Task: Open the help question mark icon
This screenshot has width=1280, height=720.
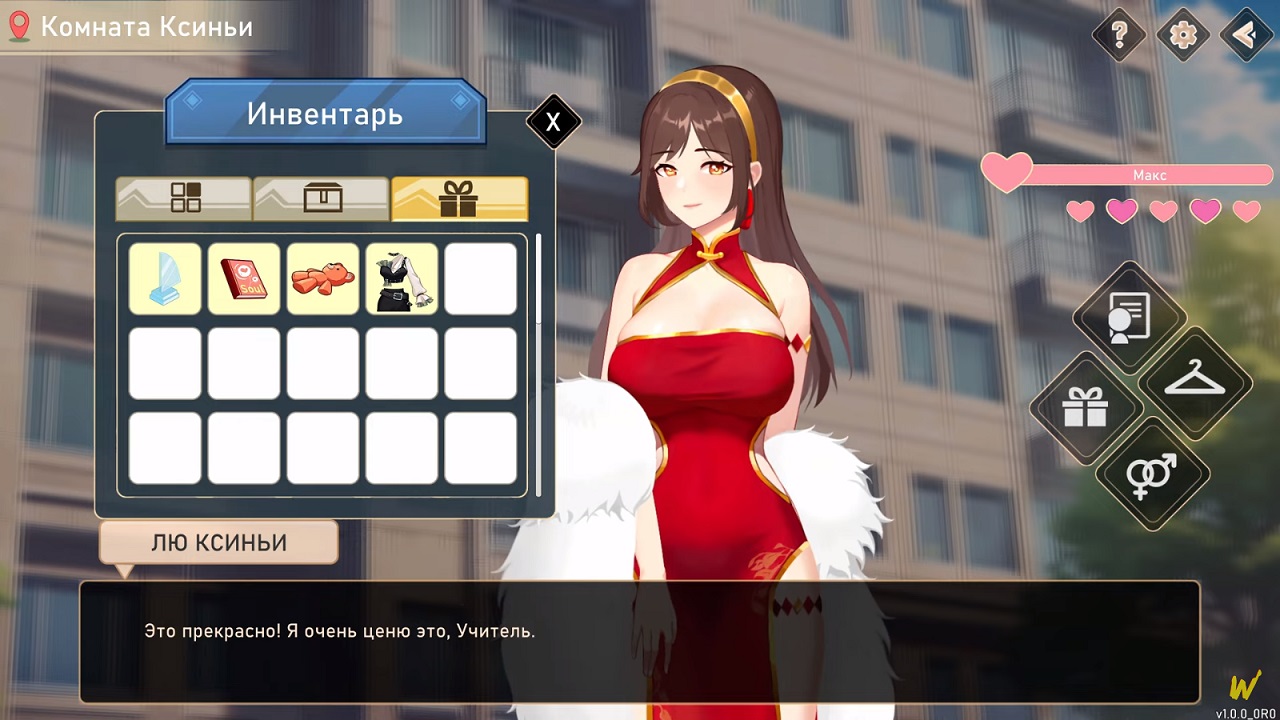Action: (1118, 35)
